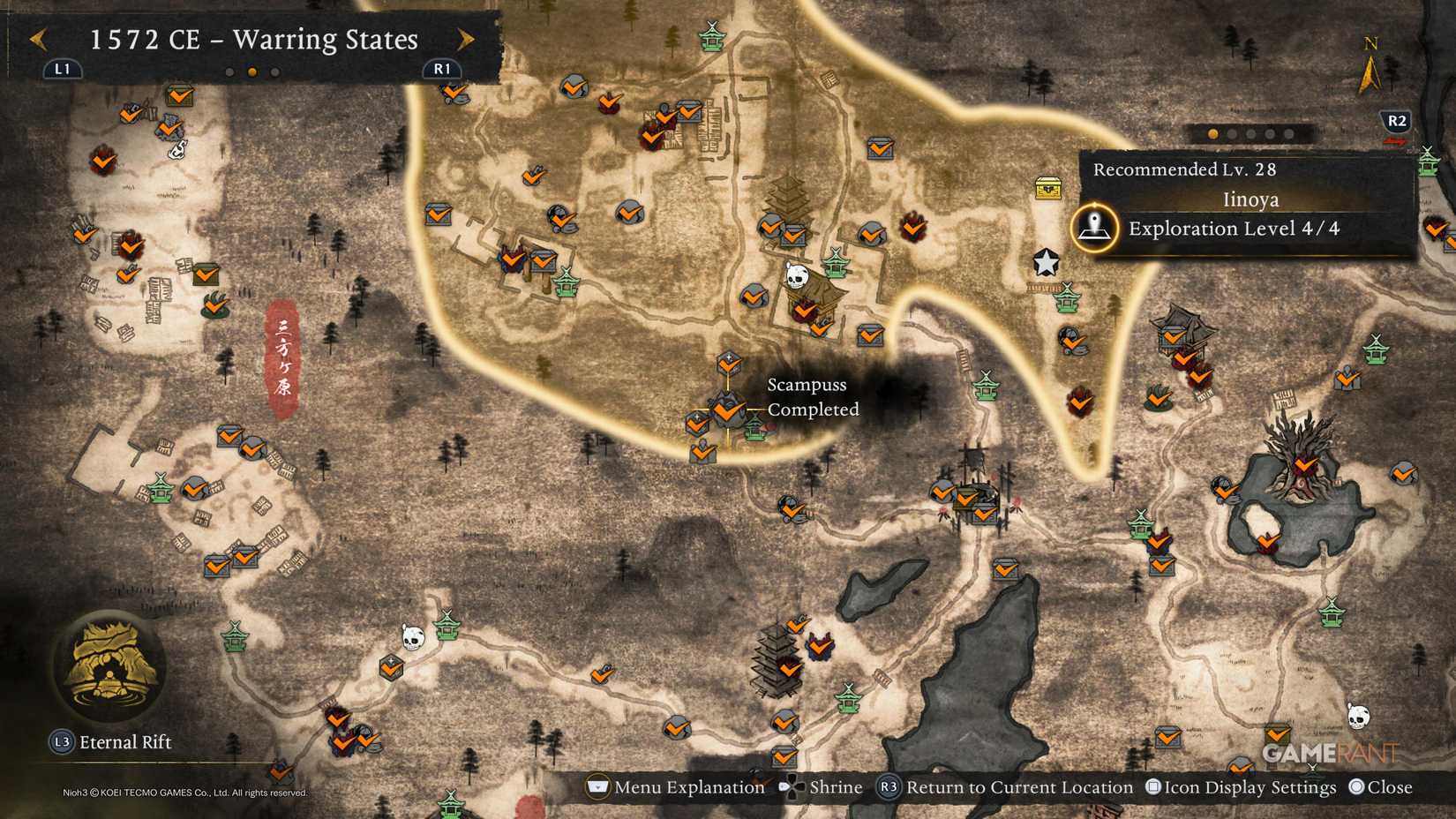Click the right arrow beside Warring States title
Viewport: 1456px width, 819px height.
[x=466, y=40]
